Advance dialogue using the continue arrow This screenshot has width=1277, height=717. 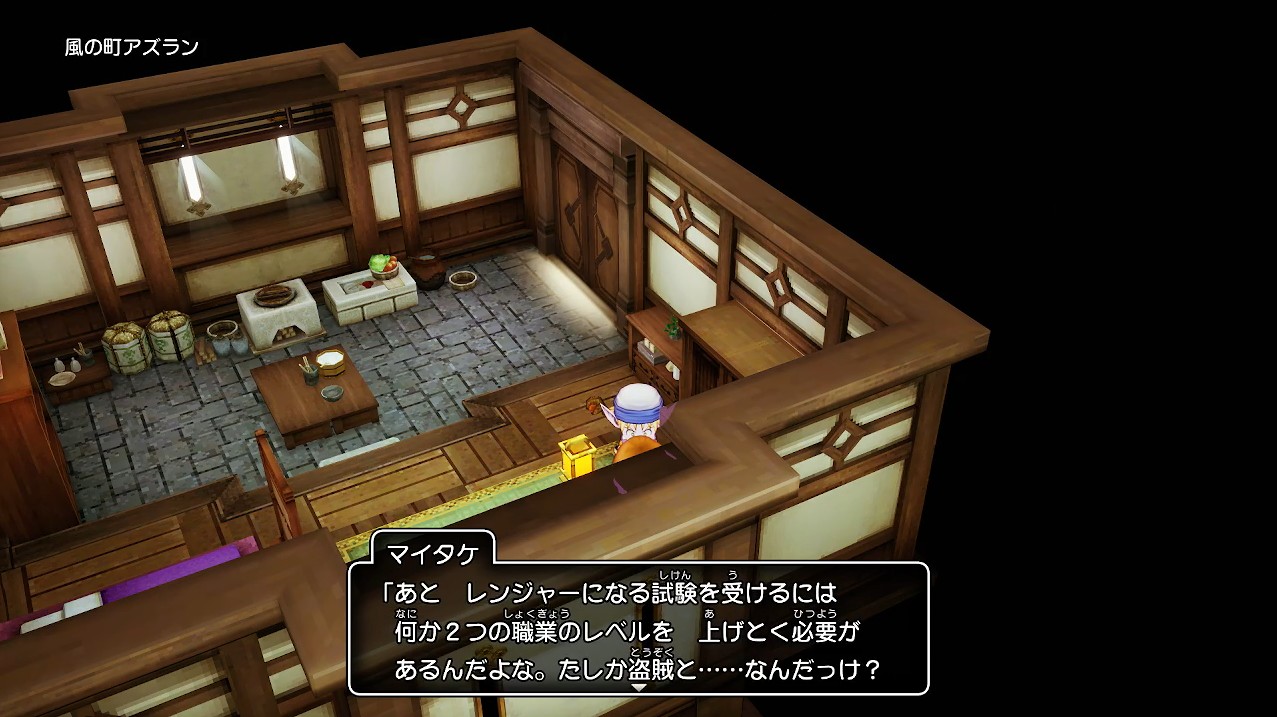638,687
